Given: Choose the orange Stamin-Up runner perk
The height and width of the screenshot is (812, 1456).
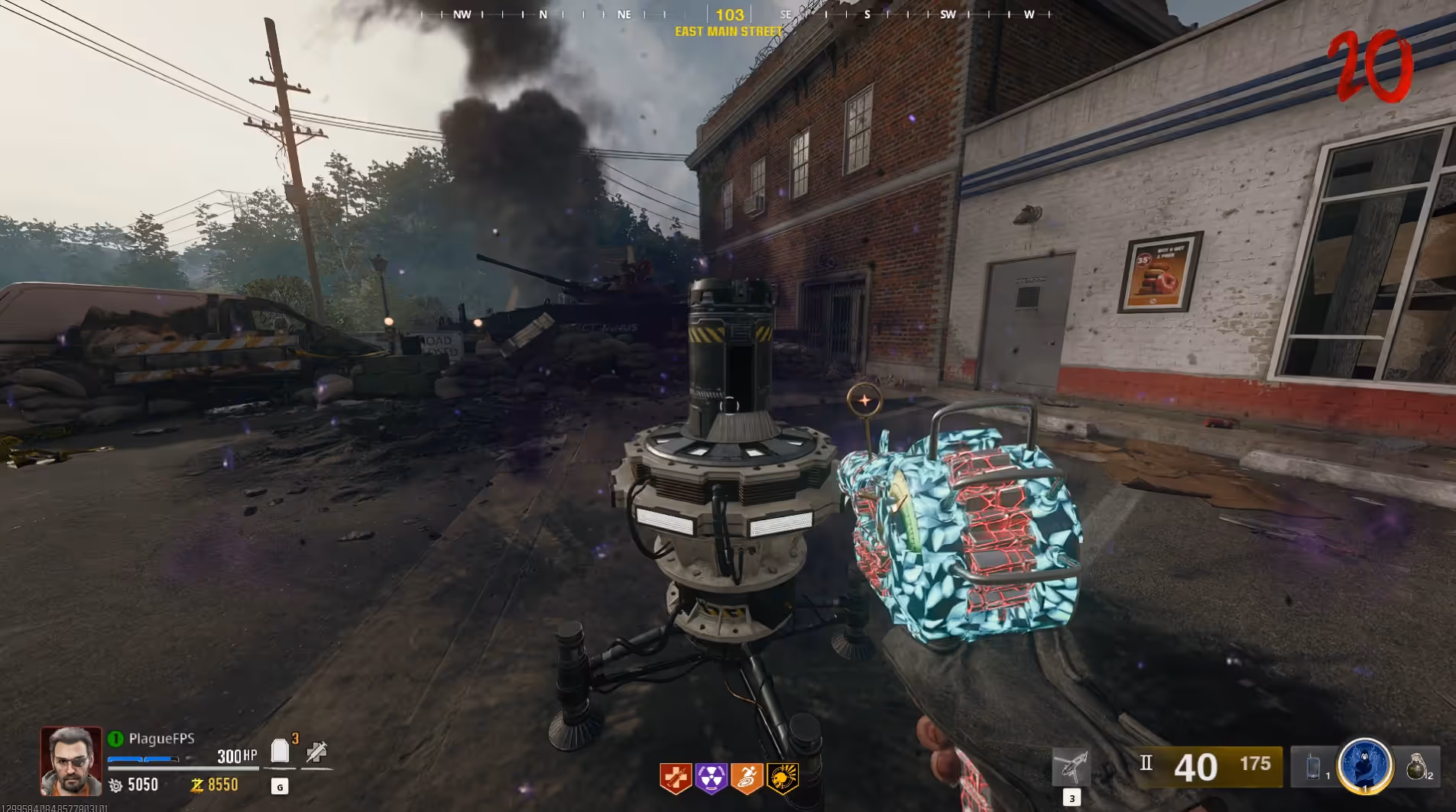Looking at the screenshot, I should (747, 778).
